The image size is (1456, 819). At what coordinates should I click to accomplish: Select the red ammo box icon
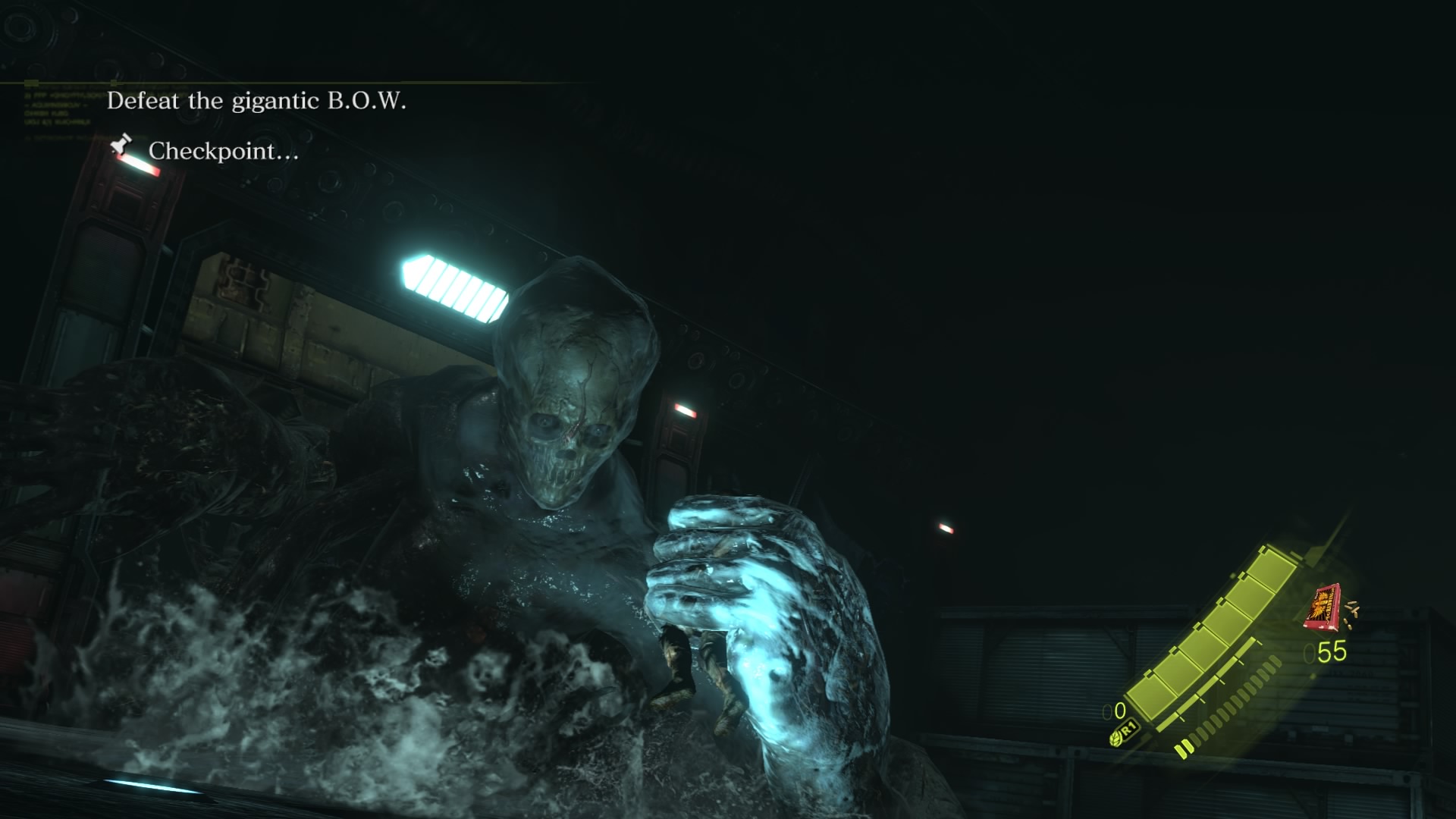[1323, 606]
